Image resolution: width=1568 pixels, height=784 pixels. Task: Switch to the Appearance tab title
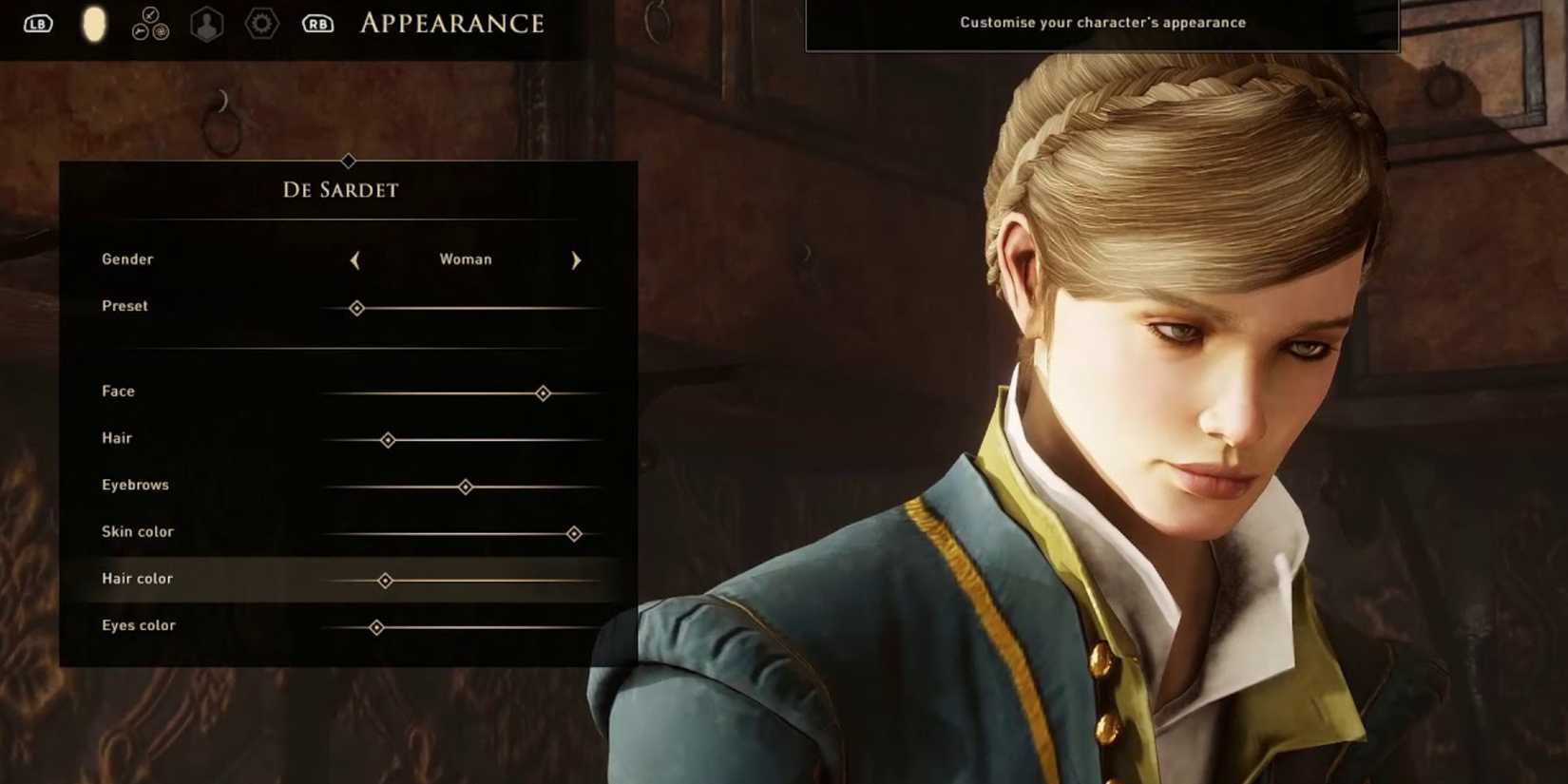click(x=451, y=23)
